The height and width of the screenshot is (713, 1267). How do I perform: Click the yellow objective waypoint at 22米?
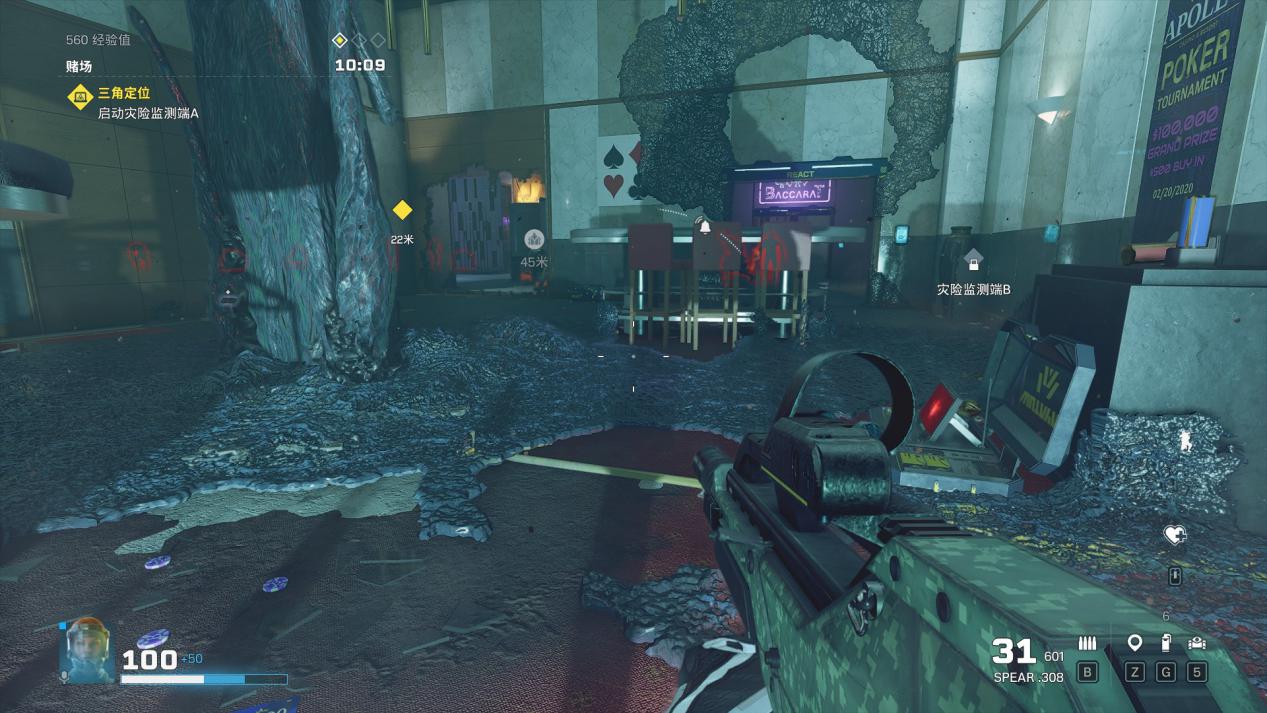pyautogui.click(x=402, y=210)
